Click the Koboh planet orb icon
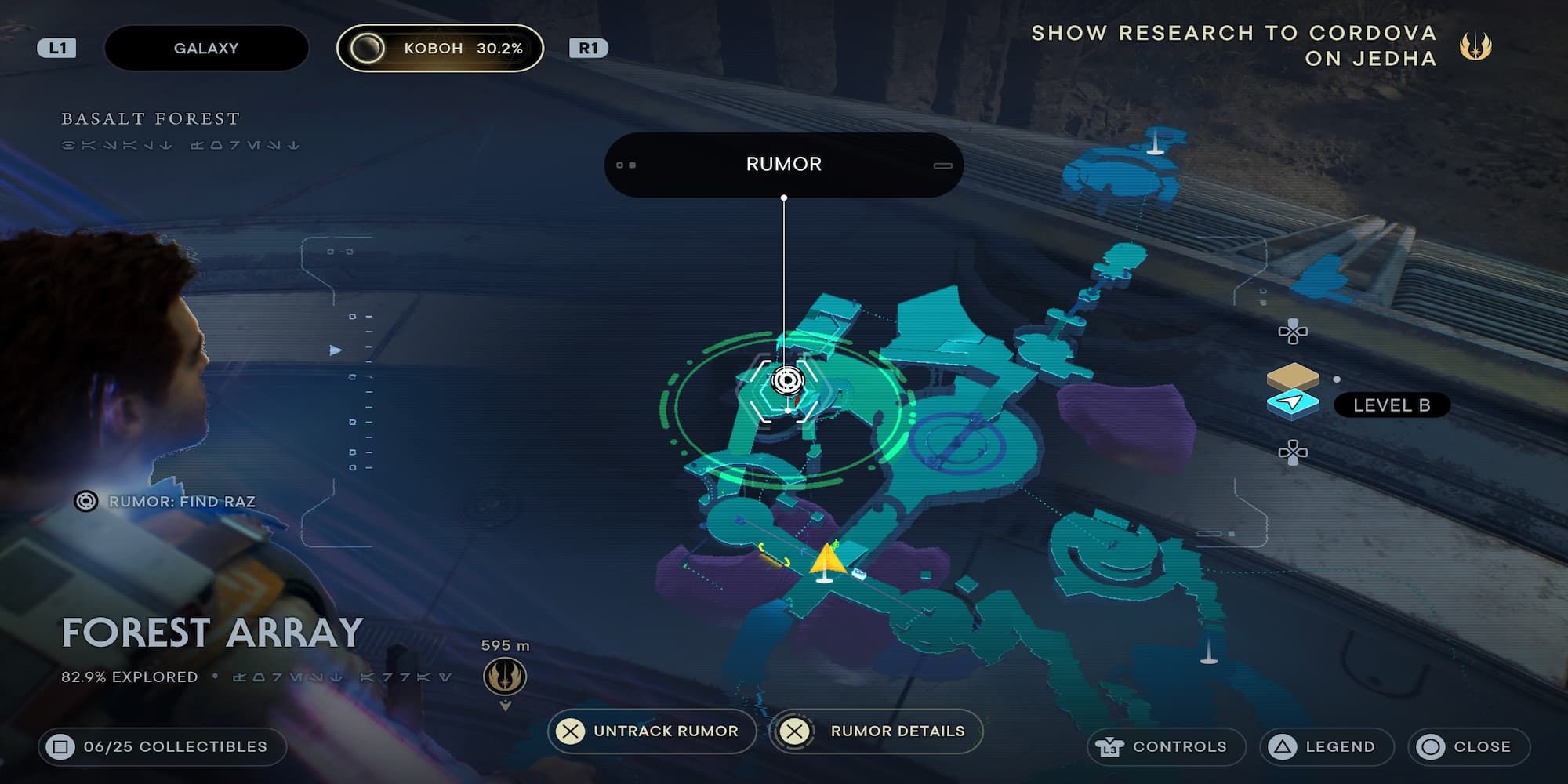Viewport: 1568px width, 784px height. [x=368, y=47]
